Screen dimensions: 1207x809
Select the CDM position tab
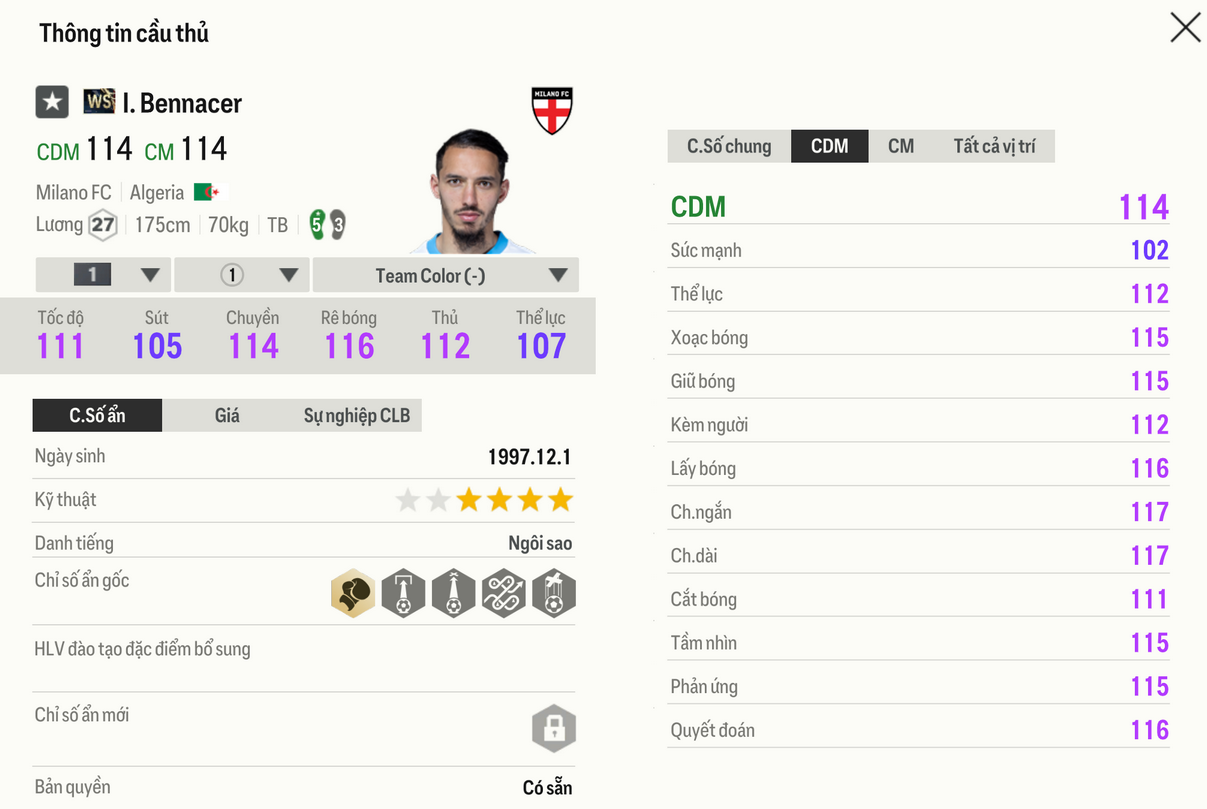[x=829, y=146]
